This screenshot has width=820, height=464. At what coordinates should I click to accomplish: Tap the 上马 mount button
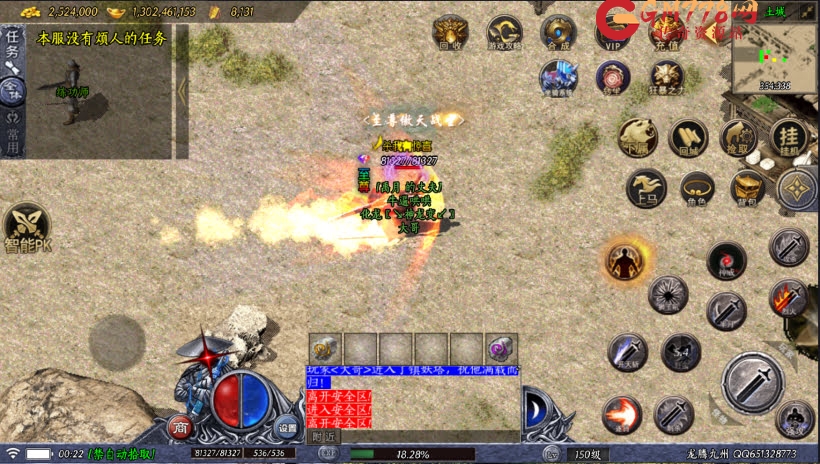click(646, 187)
